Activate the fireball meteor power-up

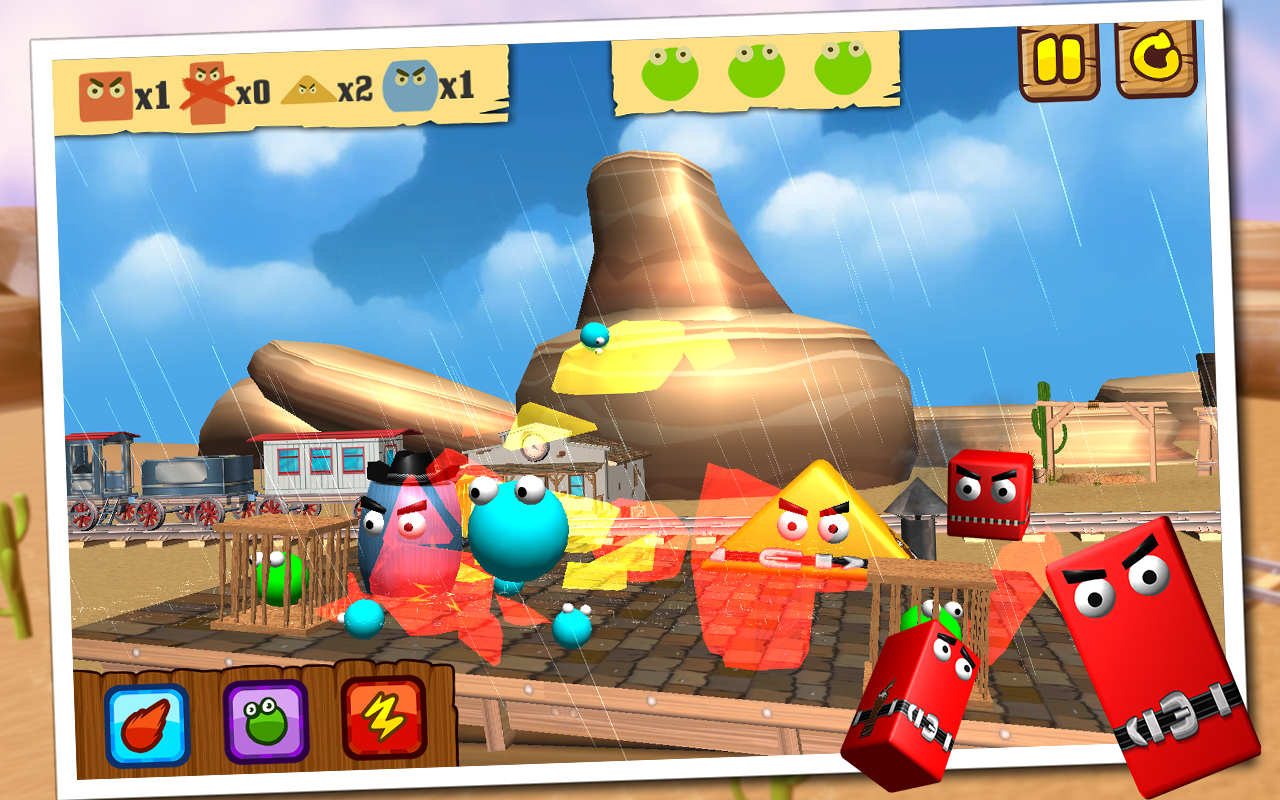pyautogui.click(x=147, y=725)
